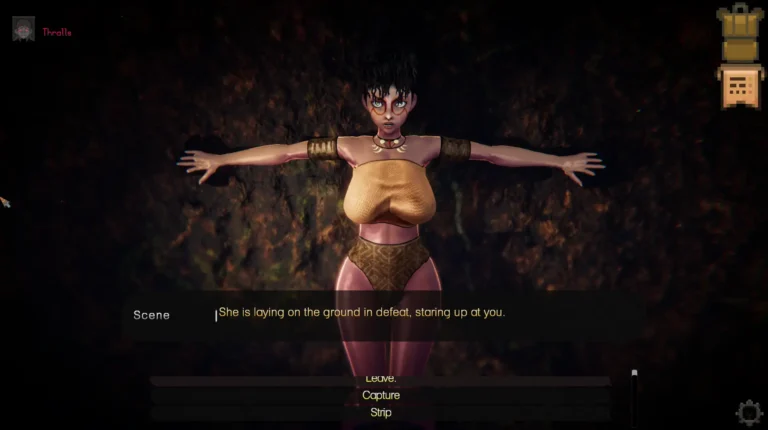The height and width of the screenshot is (430, 768).
Task: Open the scroll journal icon
Action: pos(741,85)
